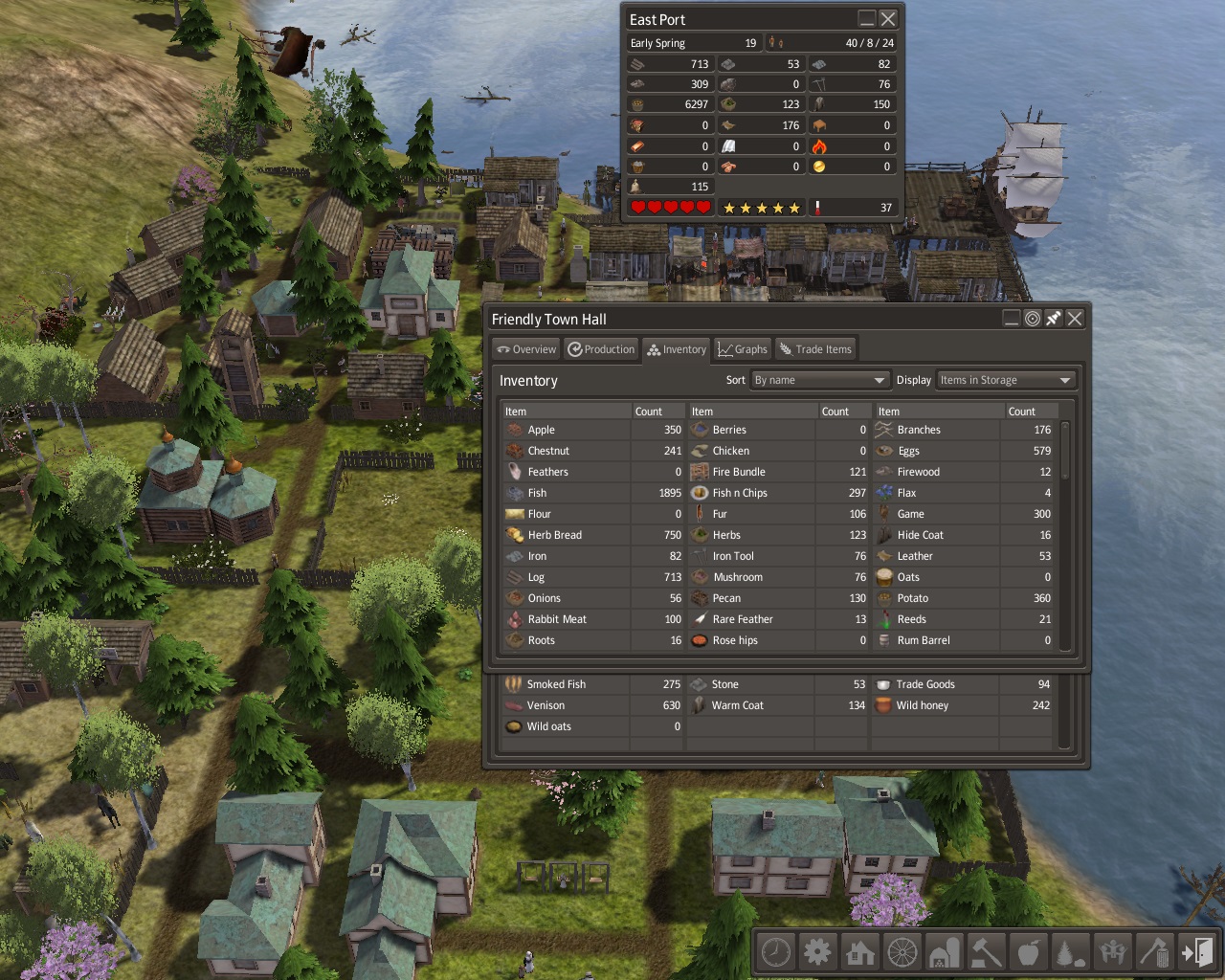Show the Graphs tab
Image resolution: width=1225 pixels, height=980 pixels.
coord(743,349)
